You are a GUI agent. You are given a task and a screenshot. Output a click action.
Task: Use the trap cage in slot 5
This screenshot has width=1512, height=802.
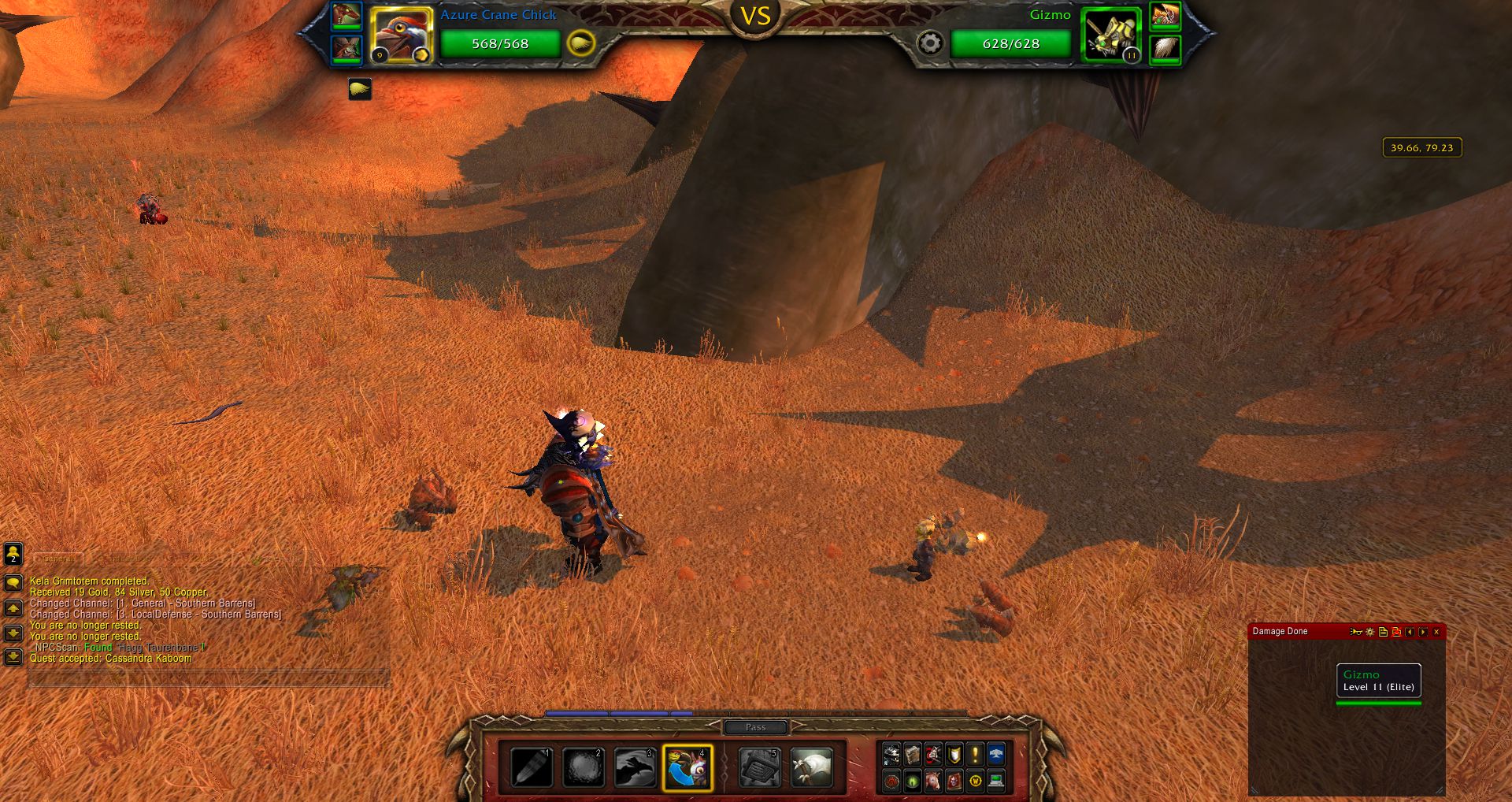[760, 767]
